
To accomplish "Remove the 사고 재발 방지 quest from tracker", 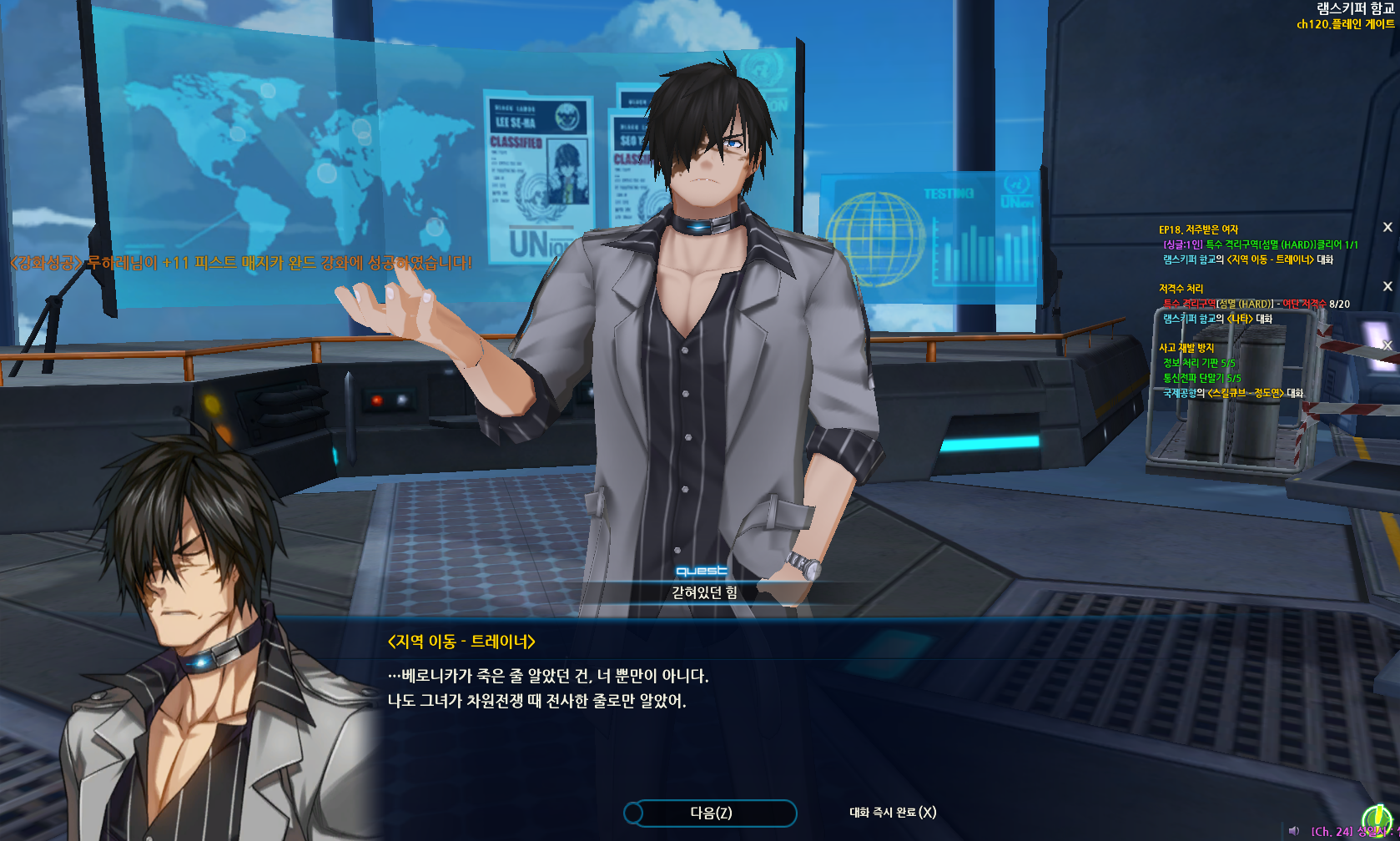I will (x=1387, y=345).
